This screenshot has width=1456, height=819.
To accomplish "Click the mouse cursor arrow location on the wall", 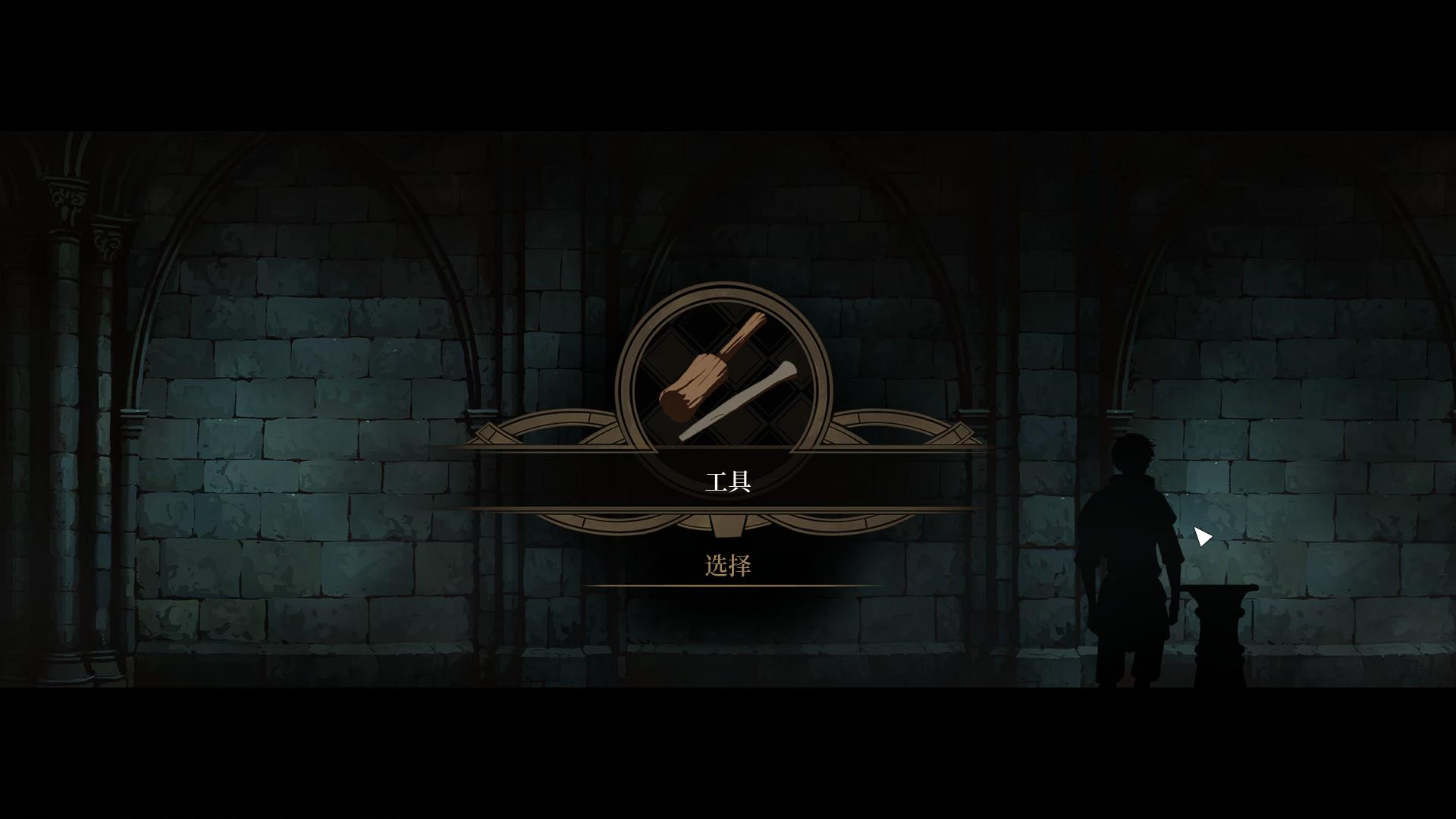I will pos(1204,536).
